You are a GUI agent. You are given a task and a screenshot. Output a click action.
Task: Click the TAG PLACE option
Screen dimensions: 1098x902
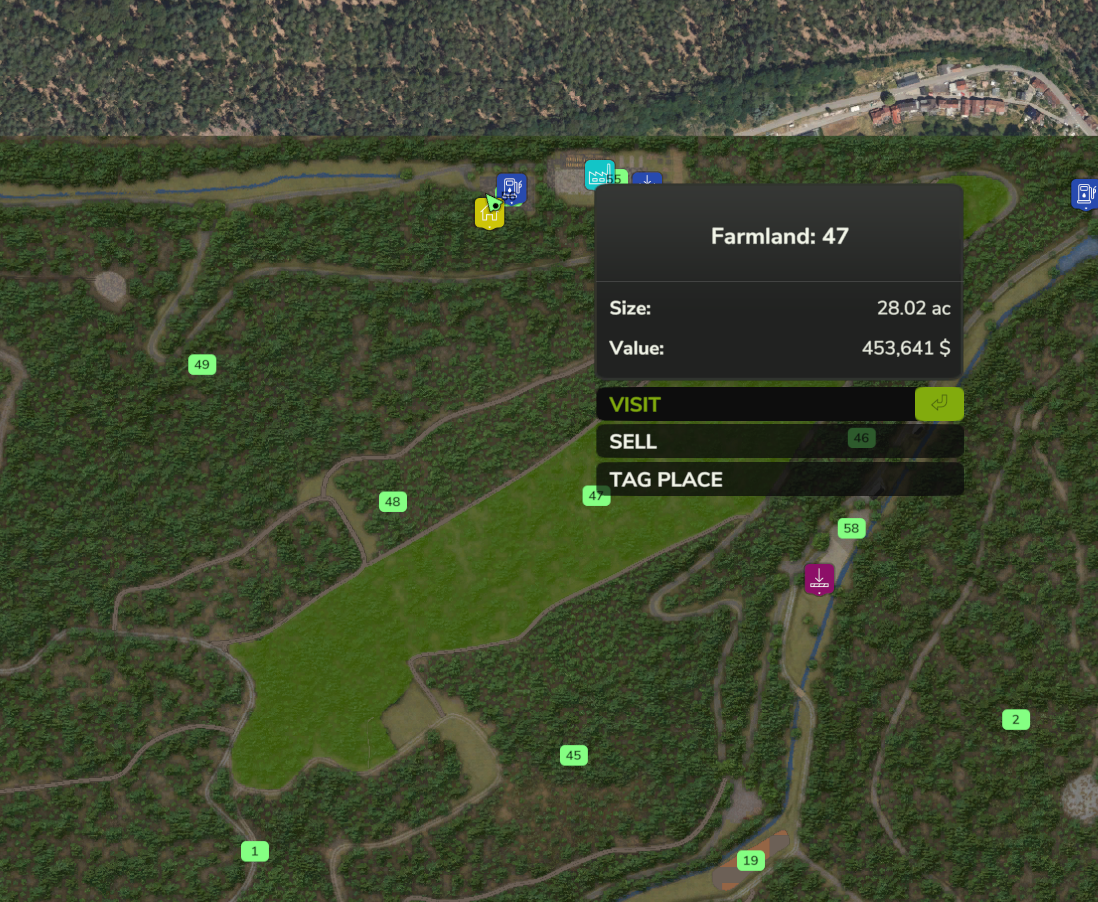point(778,479)
